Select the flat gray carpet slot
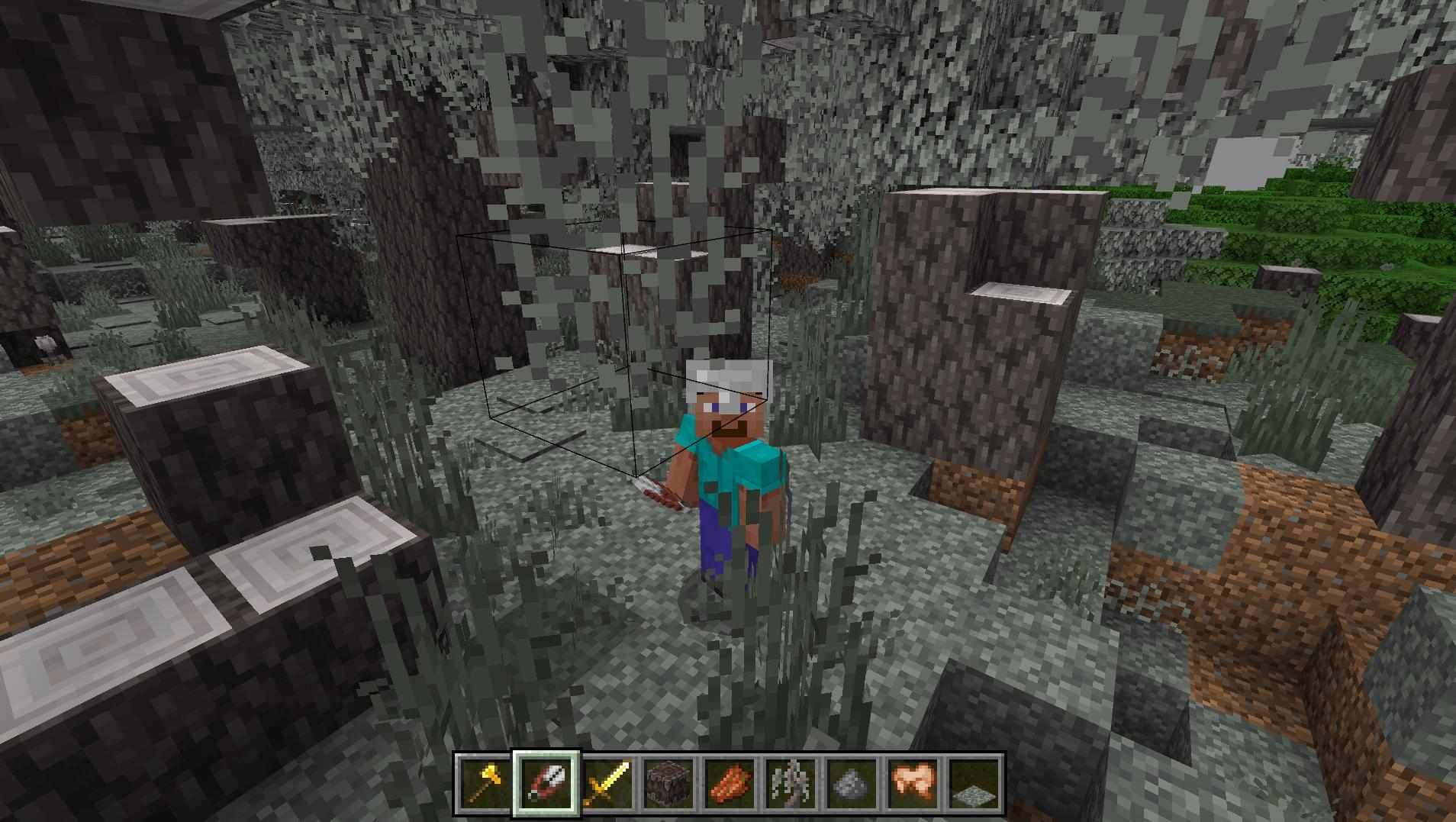This screenshot has height=822, width=1456. point(974,783)
